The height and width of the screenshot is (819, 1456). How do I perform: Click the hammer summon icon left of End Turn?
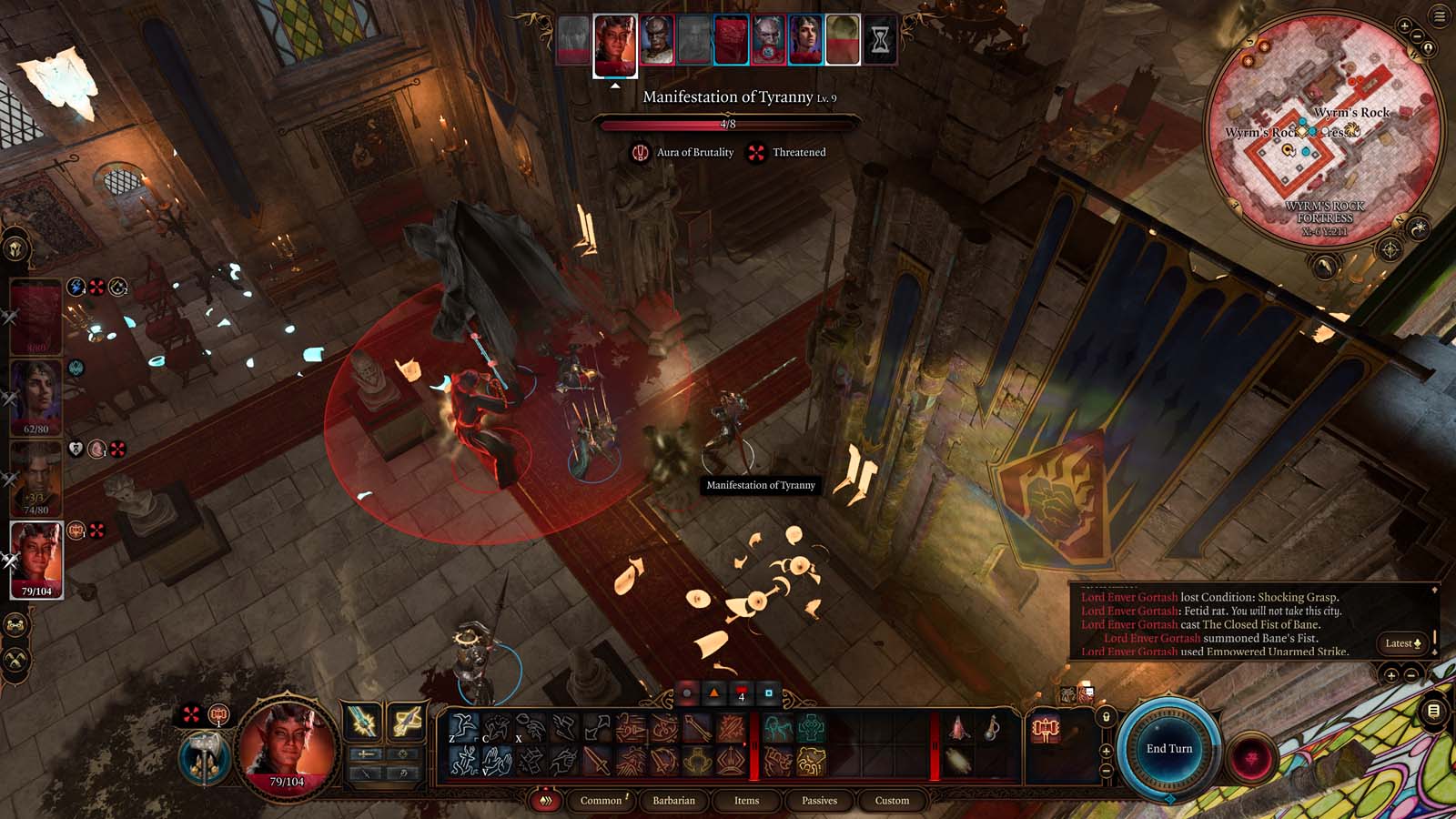point(1046,728)
